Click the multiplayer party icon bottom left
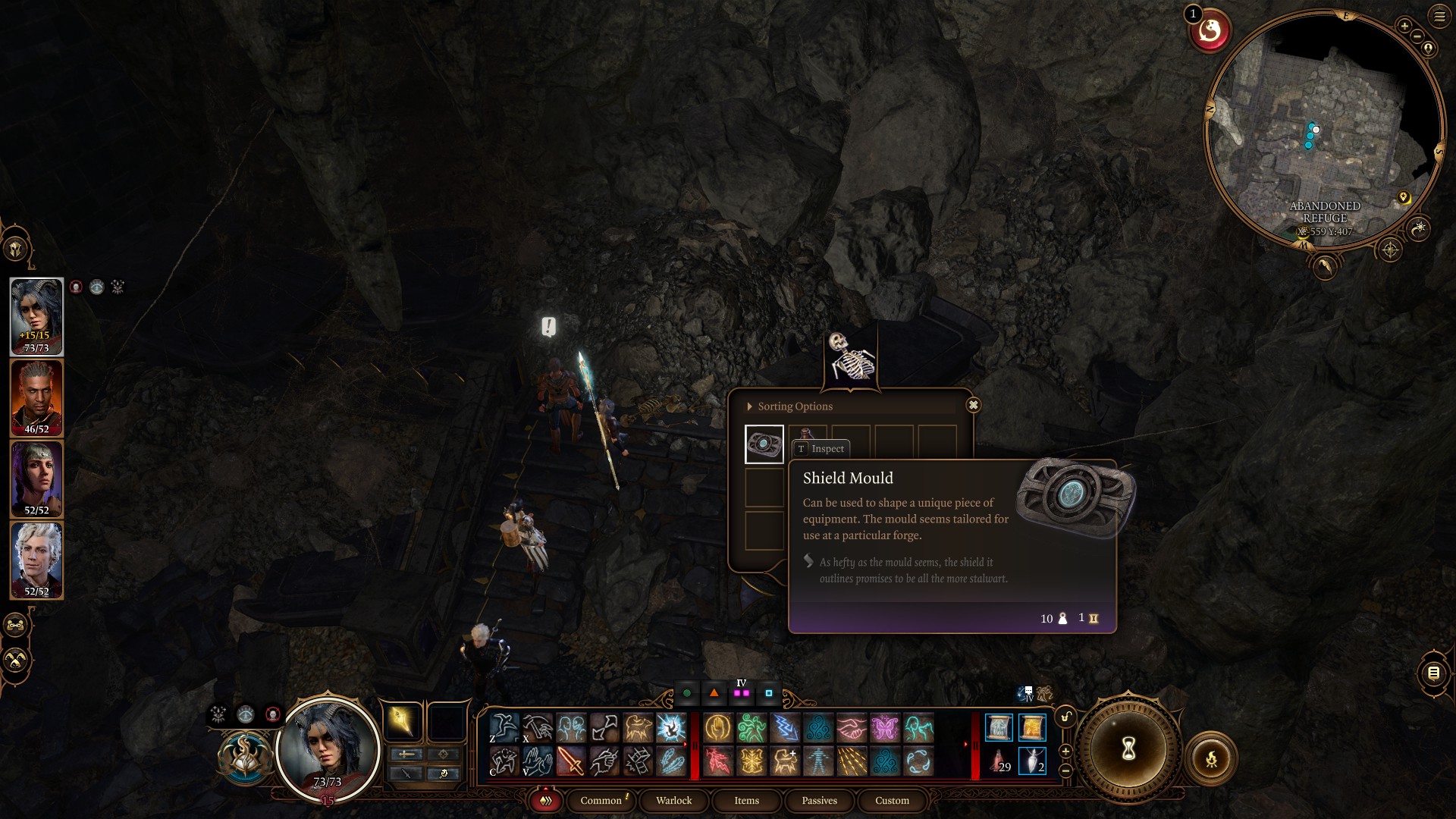The image size is (1456, 819). tap(14, 625)
